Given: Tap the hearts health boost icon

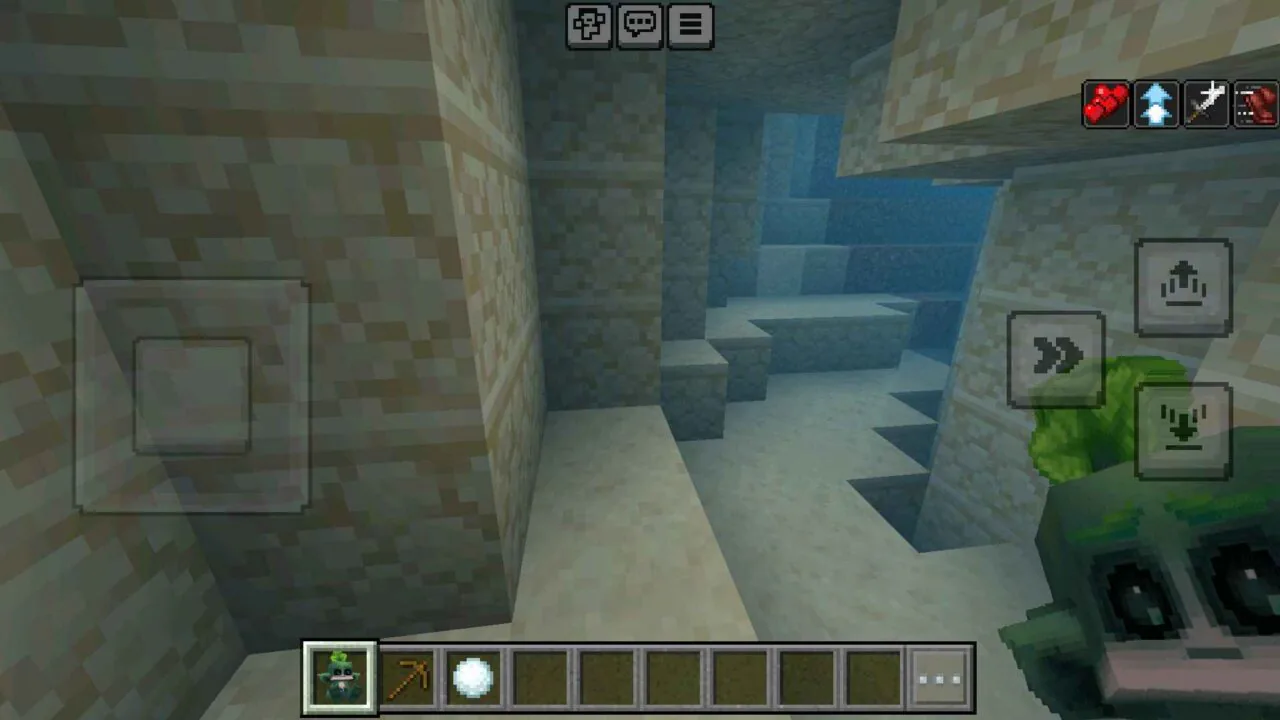Looking at the screenshot, I should [x=1106, y=103].
